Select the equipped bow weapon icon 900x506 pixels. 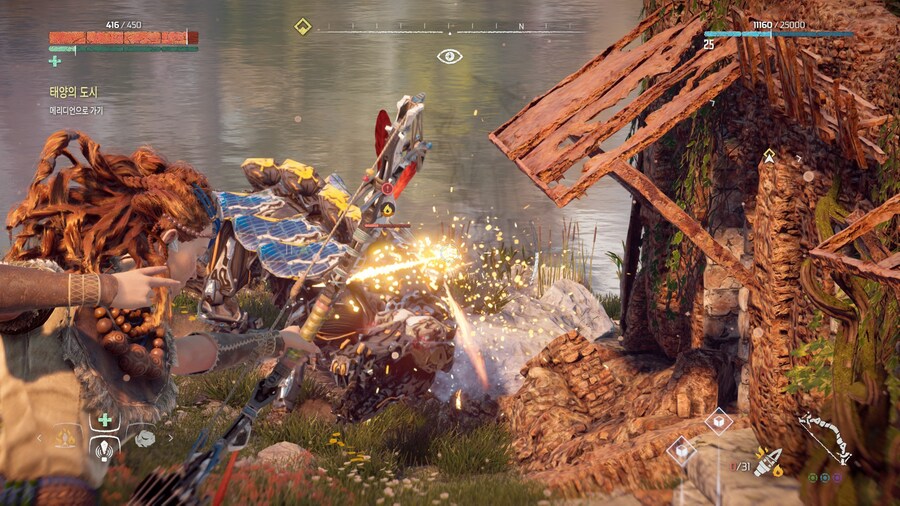824,438
